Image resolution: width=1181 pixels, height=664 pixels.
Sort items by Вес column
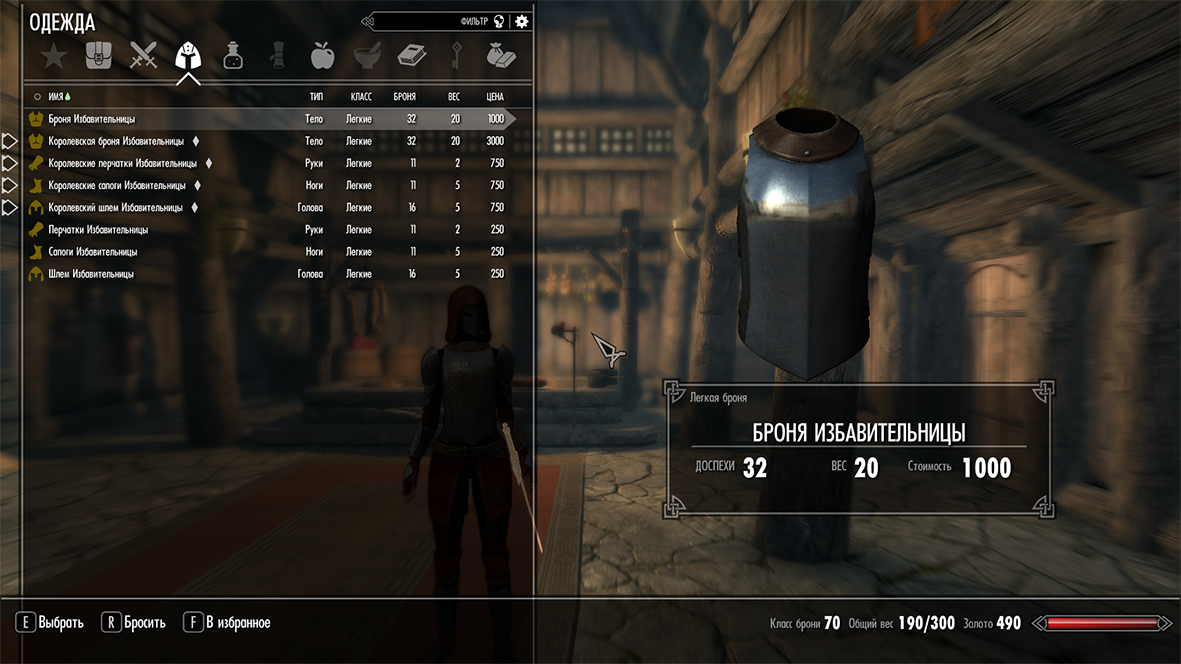[454, 97]
